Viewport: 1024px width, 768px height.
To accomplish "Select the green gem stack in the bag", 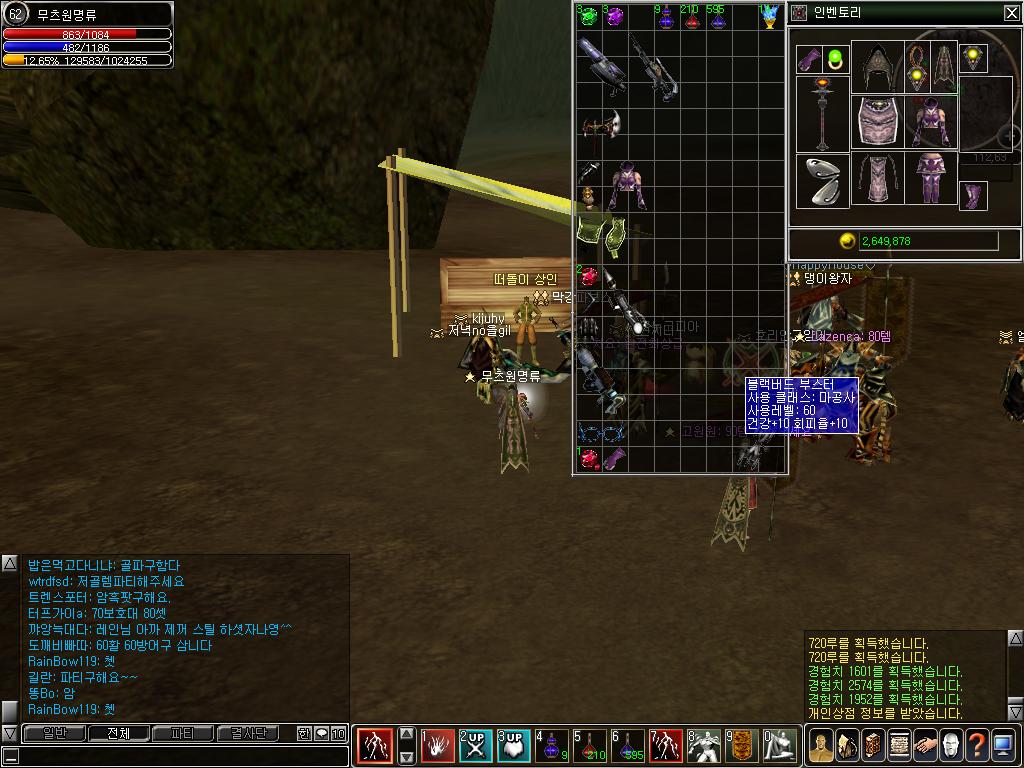I will pos(587,16).
